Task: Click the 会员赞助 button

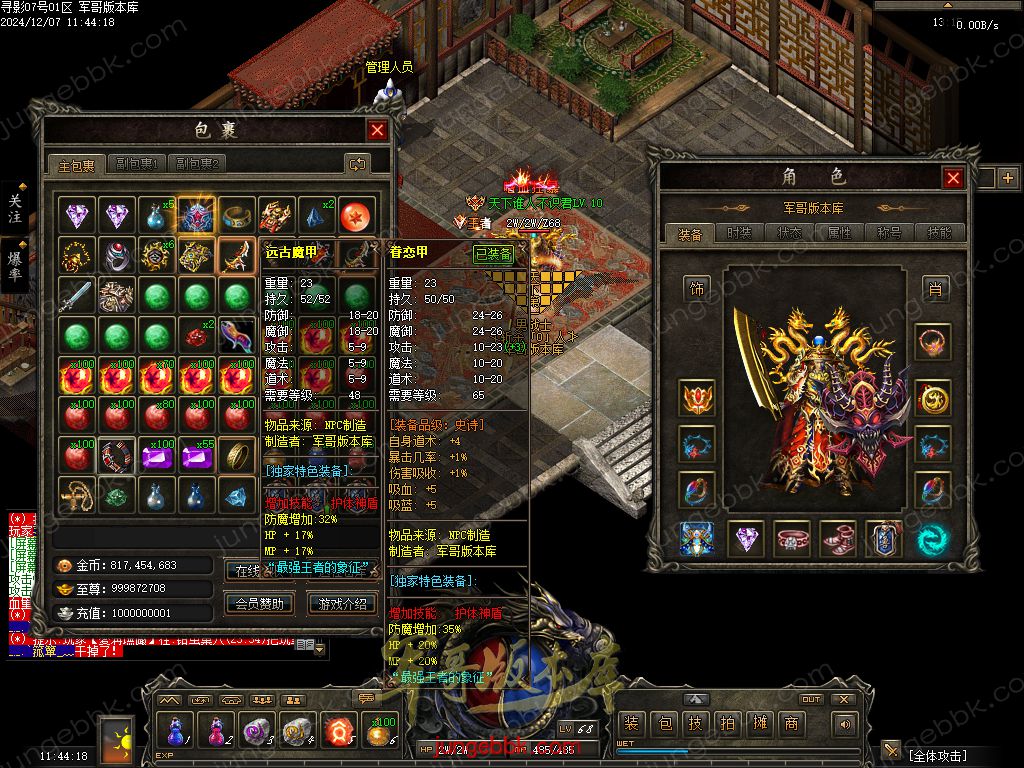Action: (260, 603)
